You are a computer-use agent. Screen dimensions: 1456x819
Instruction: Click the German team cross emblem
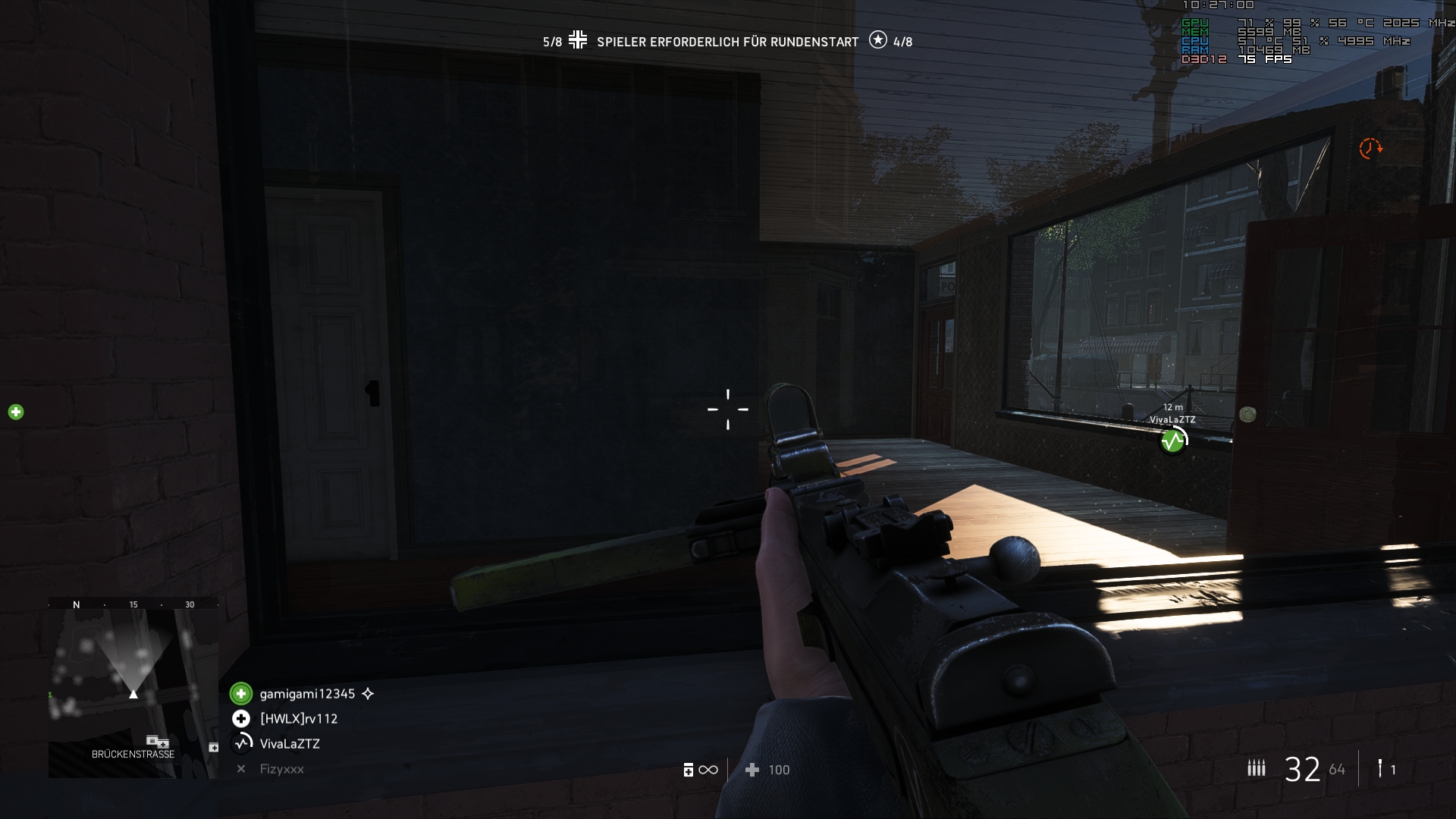coord(578,40)
